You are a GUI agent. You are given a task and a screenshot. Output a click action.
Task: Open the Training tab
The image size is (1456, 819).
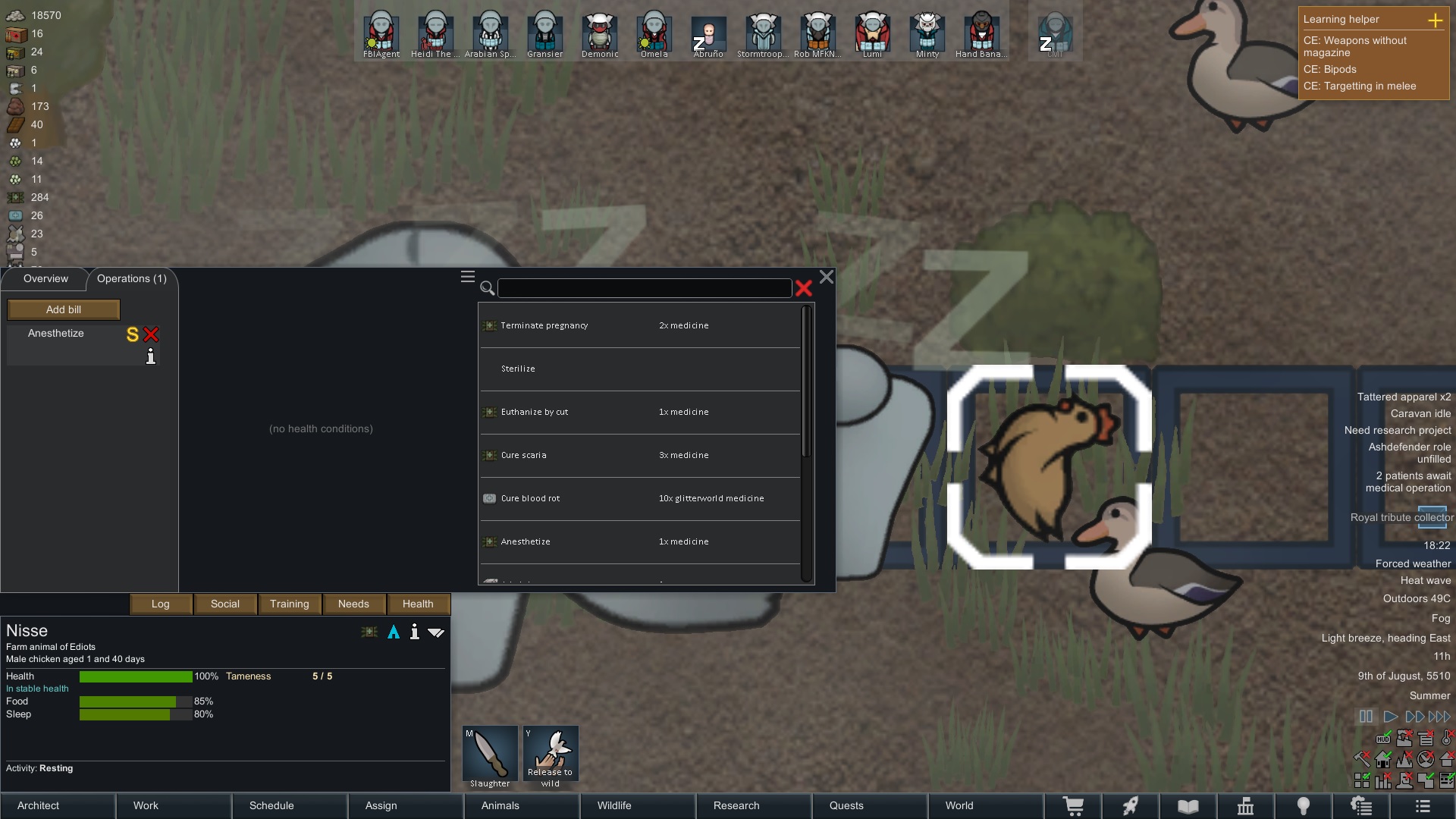pyautogui.click(x=290, y=604)
